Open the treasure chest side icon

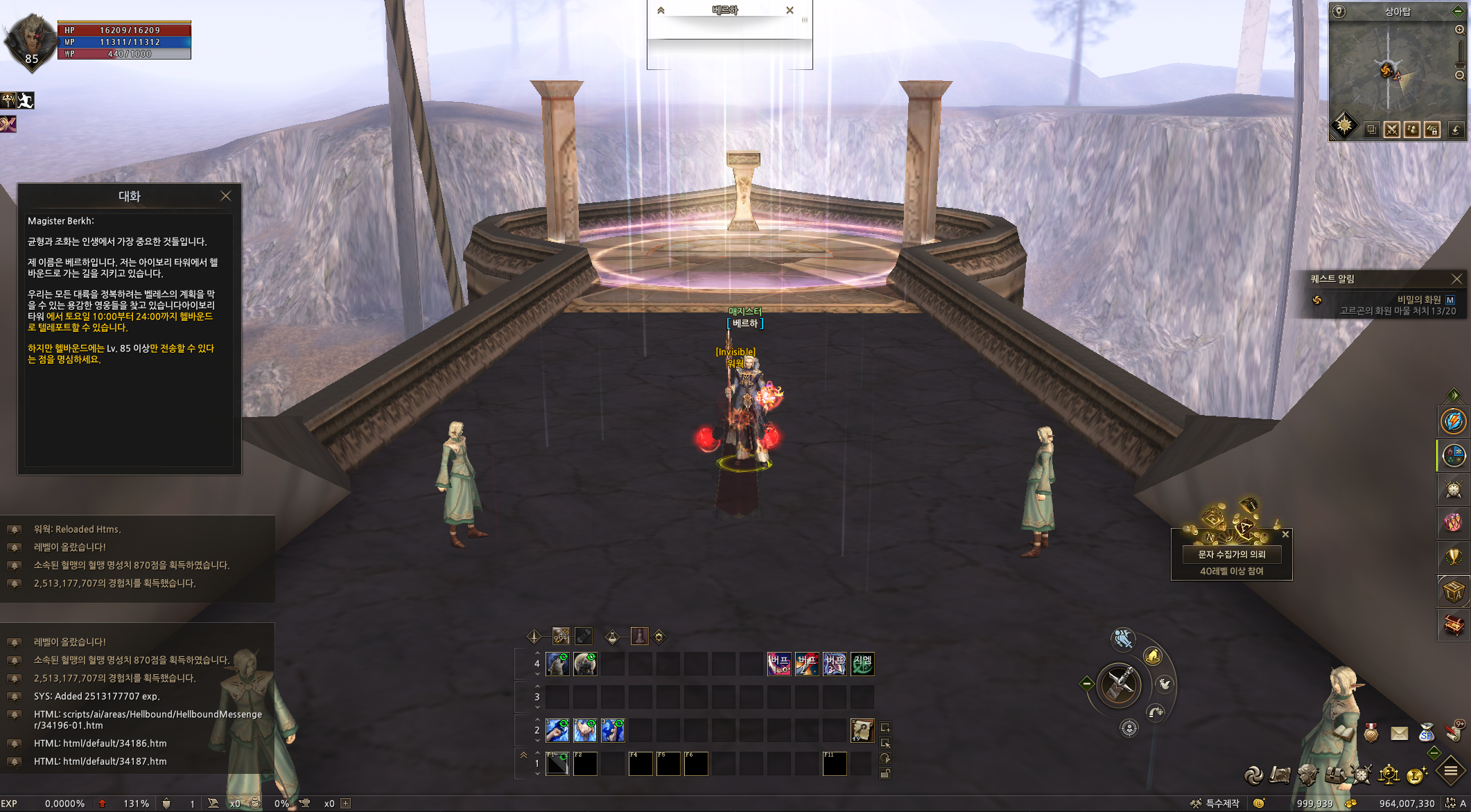tap(1453, 625)
